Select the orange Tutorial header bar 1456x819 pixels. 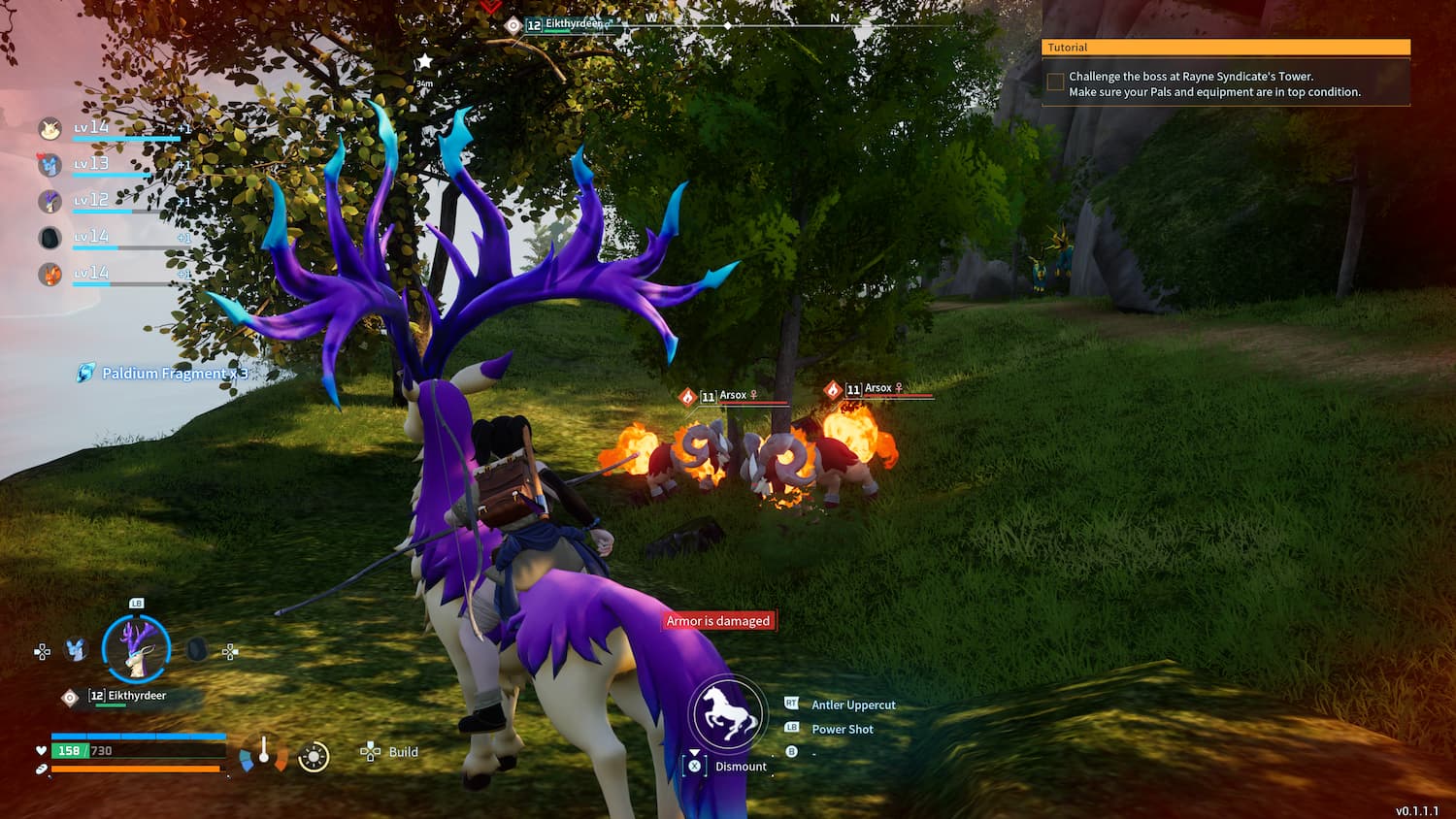point(1225,47)
